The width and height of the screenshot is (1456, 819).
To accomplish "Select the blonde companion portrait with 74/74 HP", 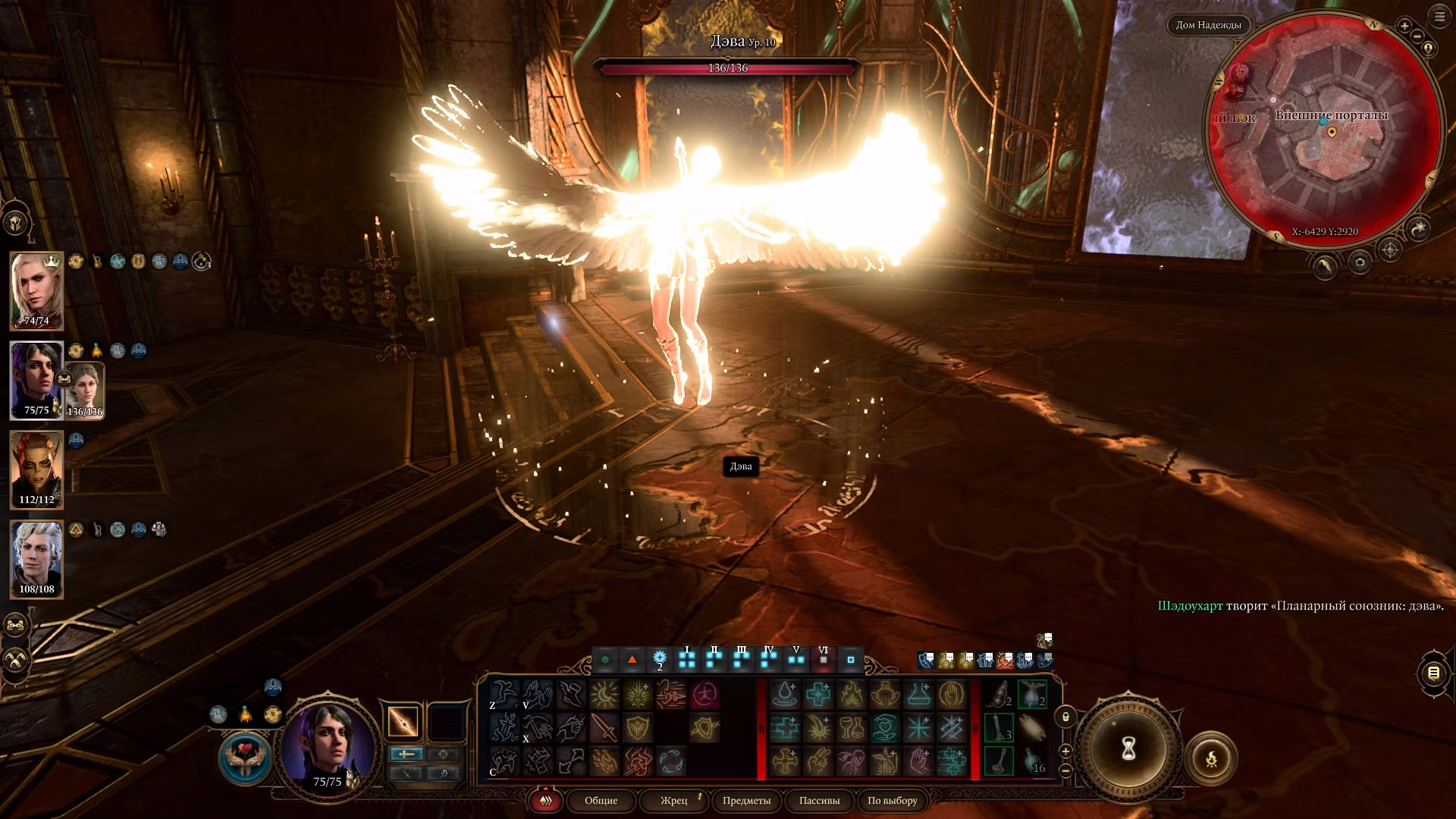I will pos(36,290).
